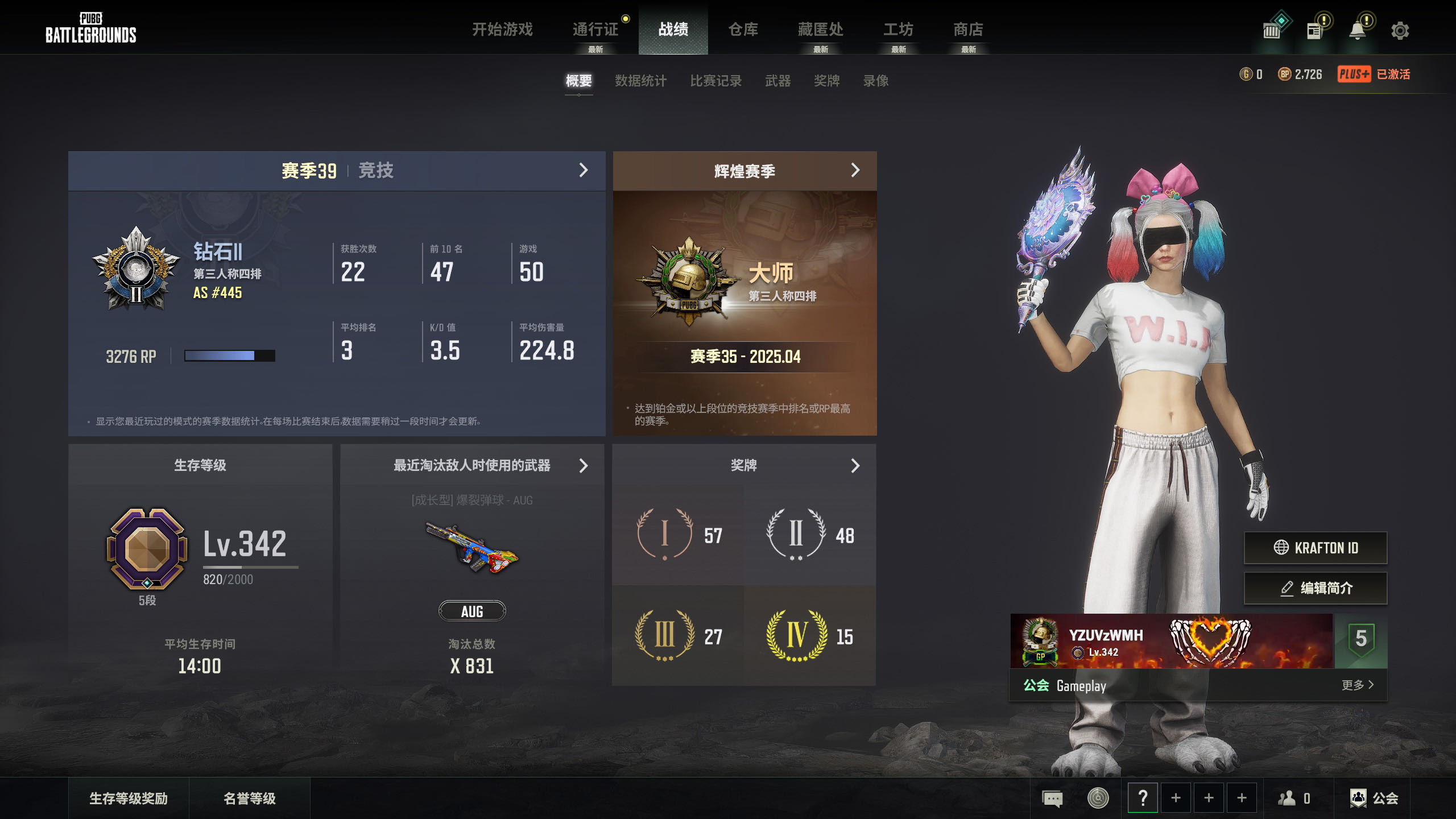Select the 武器 weapons sub-tab
The height and width of the screenshot is (819, 1456).
[777, 81]
